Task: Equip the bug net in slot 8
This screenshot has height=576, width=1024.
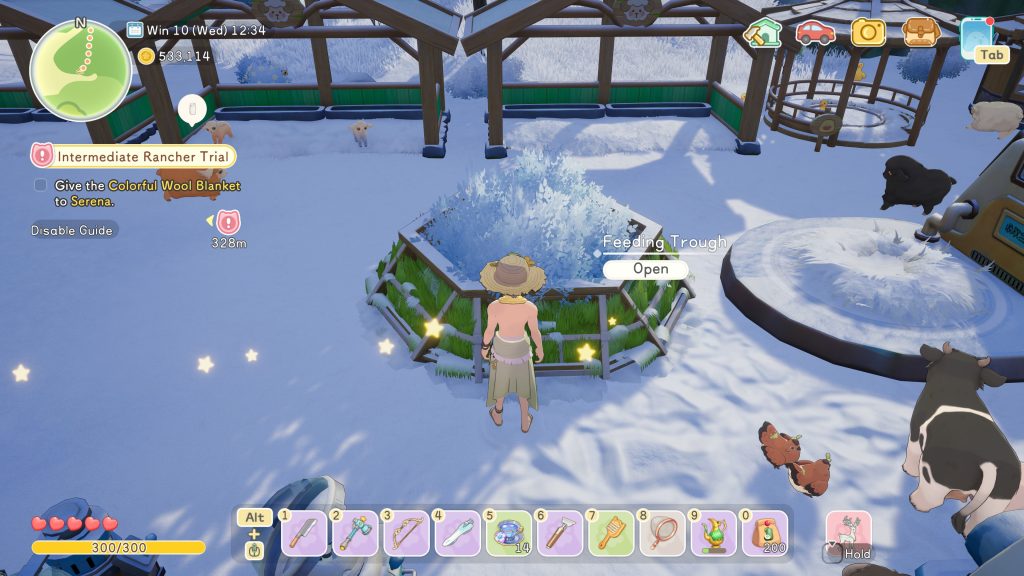Action: click(661, 534)
